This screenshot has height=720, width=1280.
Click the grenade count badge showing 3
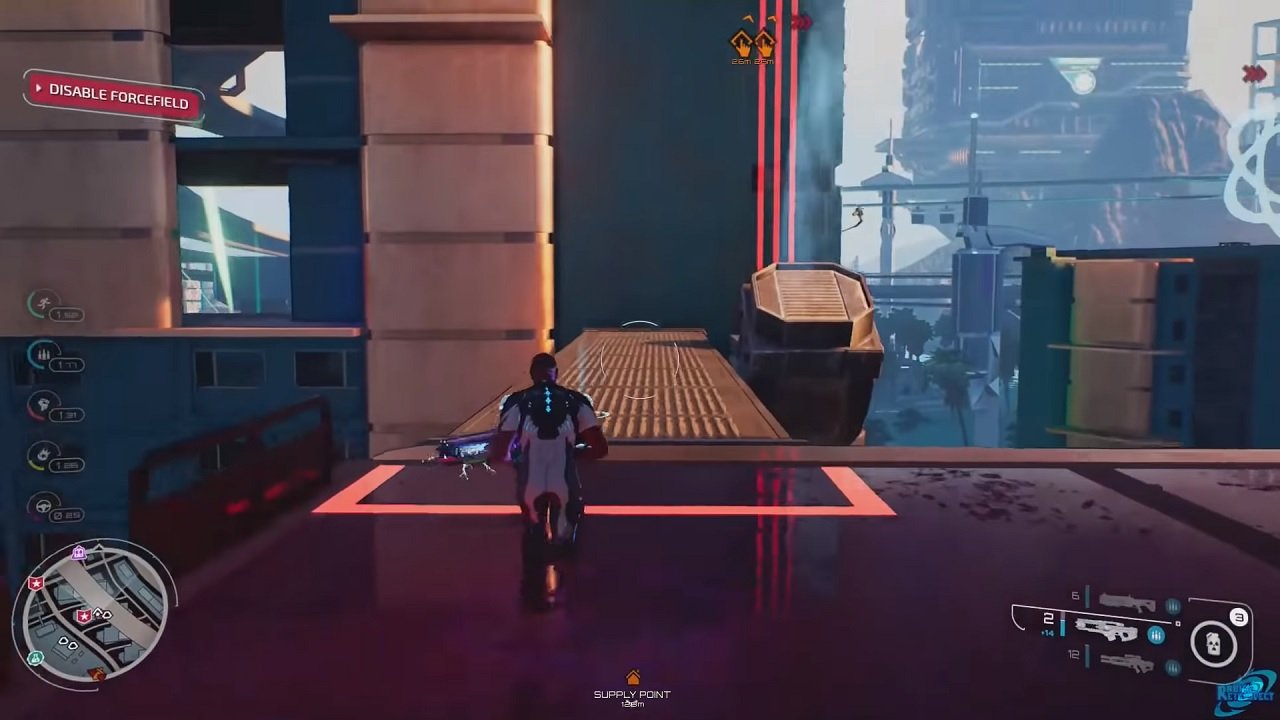tap(1238, 617)
